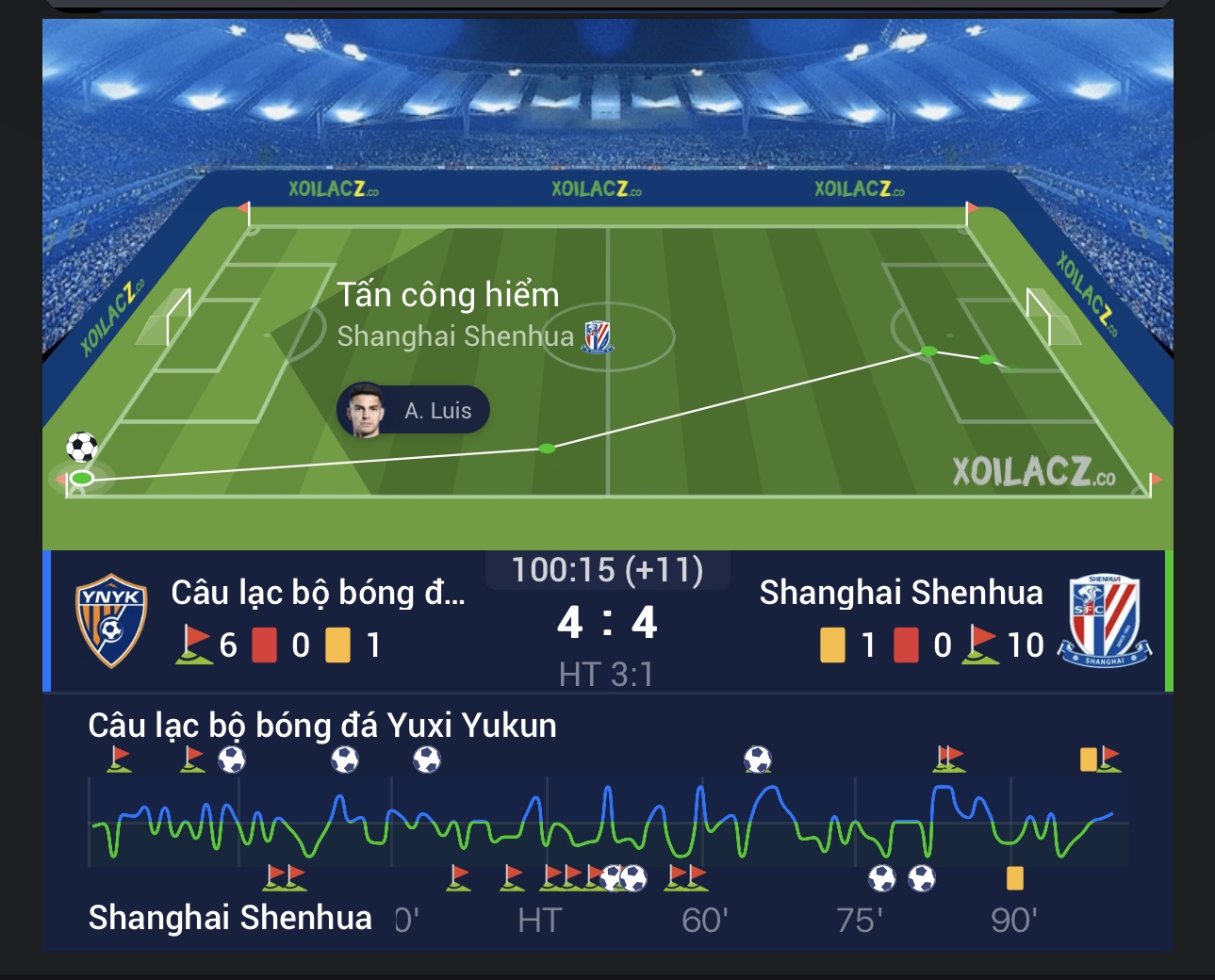Image resolution: width=1215 pixels, height=980 pixels.
Task: Select Yuxi Yukun's second-half goal marker
Action: 757,759
